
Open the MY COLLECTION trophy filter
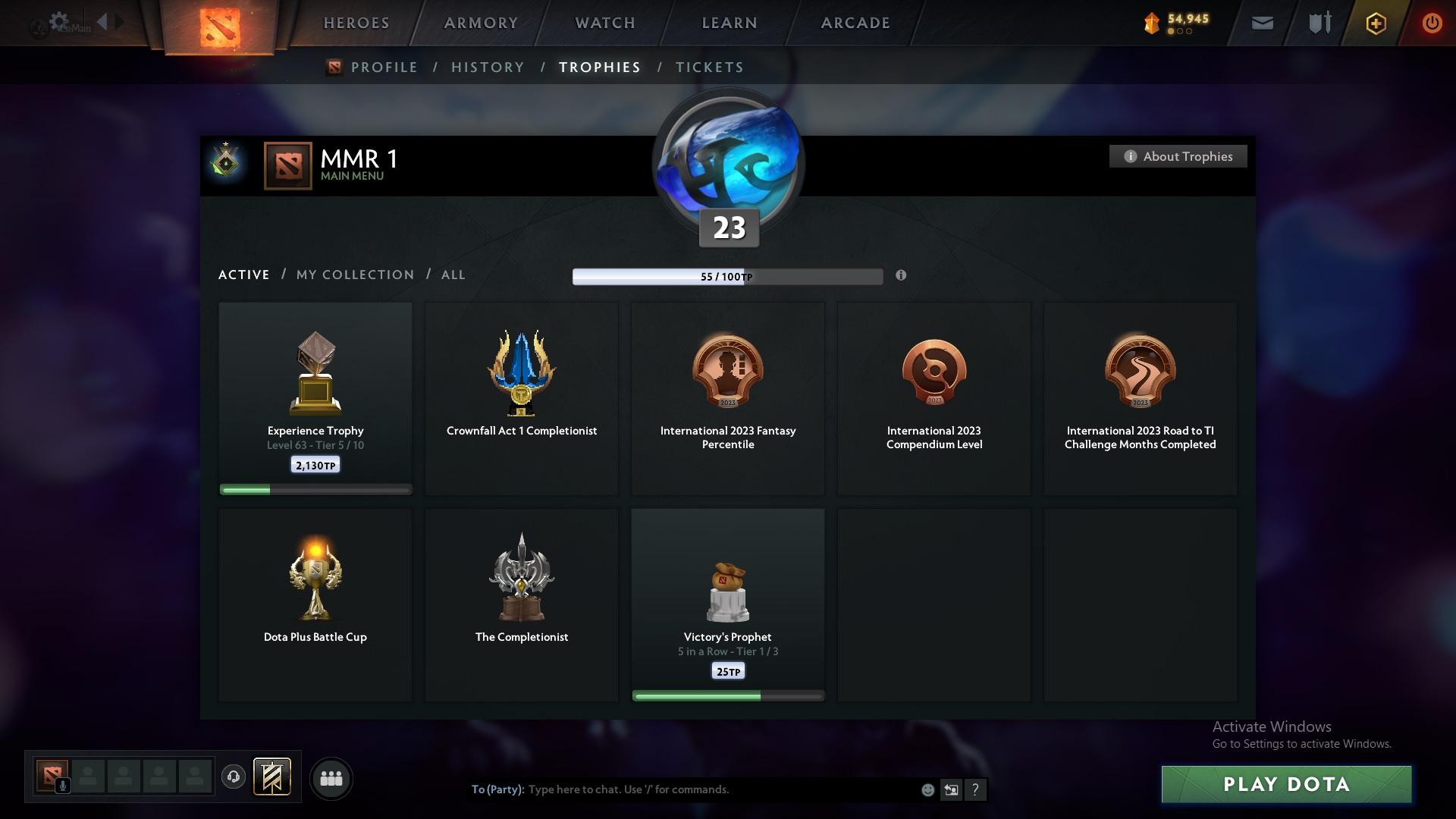point(354,275)
